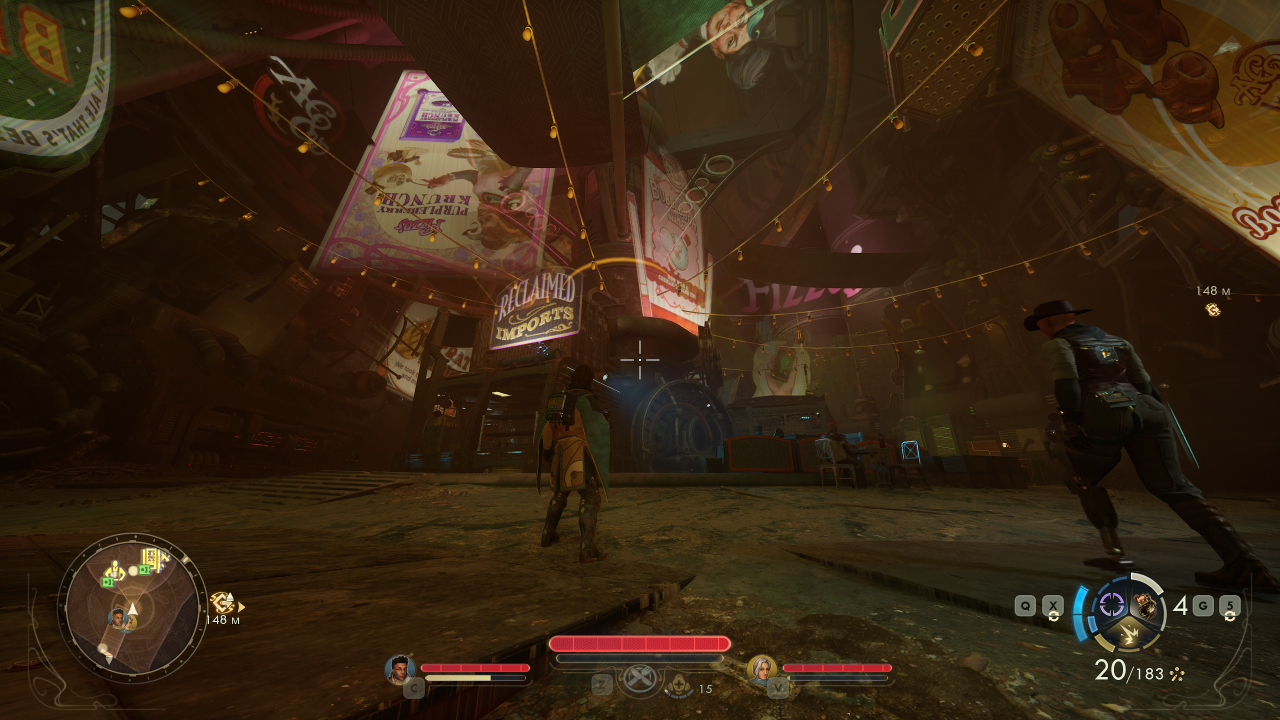Select the yellow vendor marker on minimap

point(115,571)
